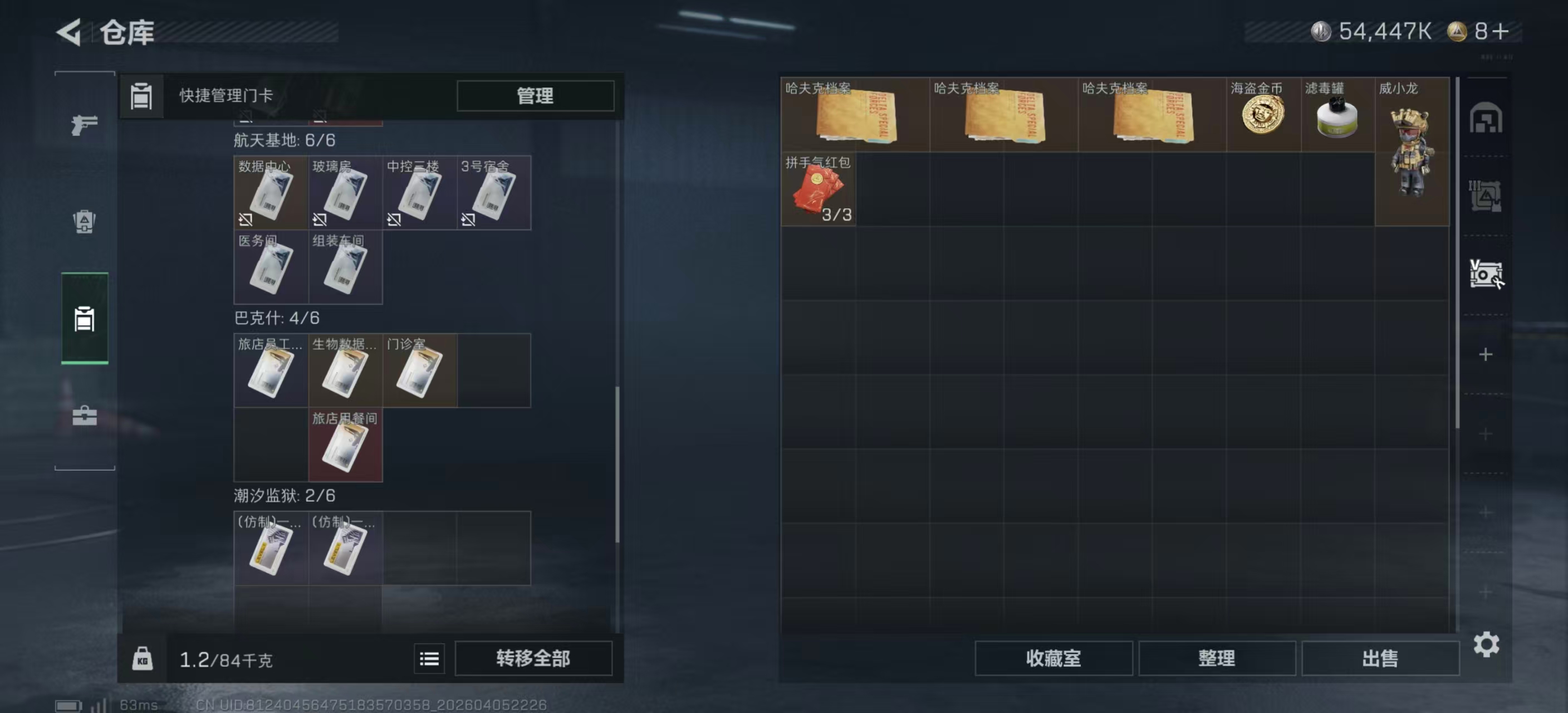Click the keycard clipboard icon beside 快捷管理门卡
The height and width of the screenshot is (713, 1568).
point(141,96)
